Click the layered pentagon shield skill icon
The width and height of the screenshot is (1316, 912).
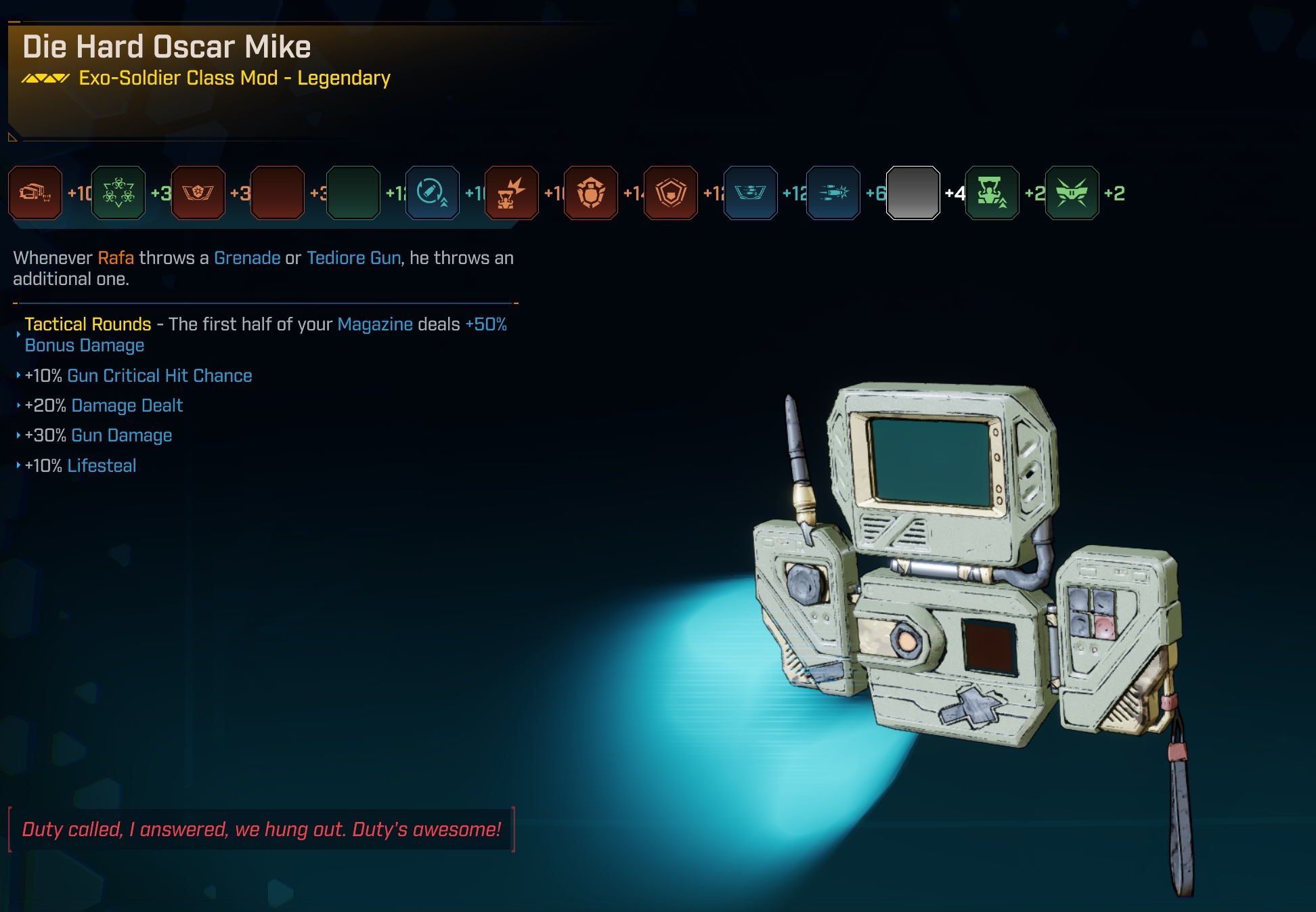[671, 193]
